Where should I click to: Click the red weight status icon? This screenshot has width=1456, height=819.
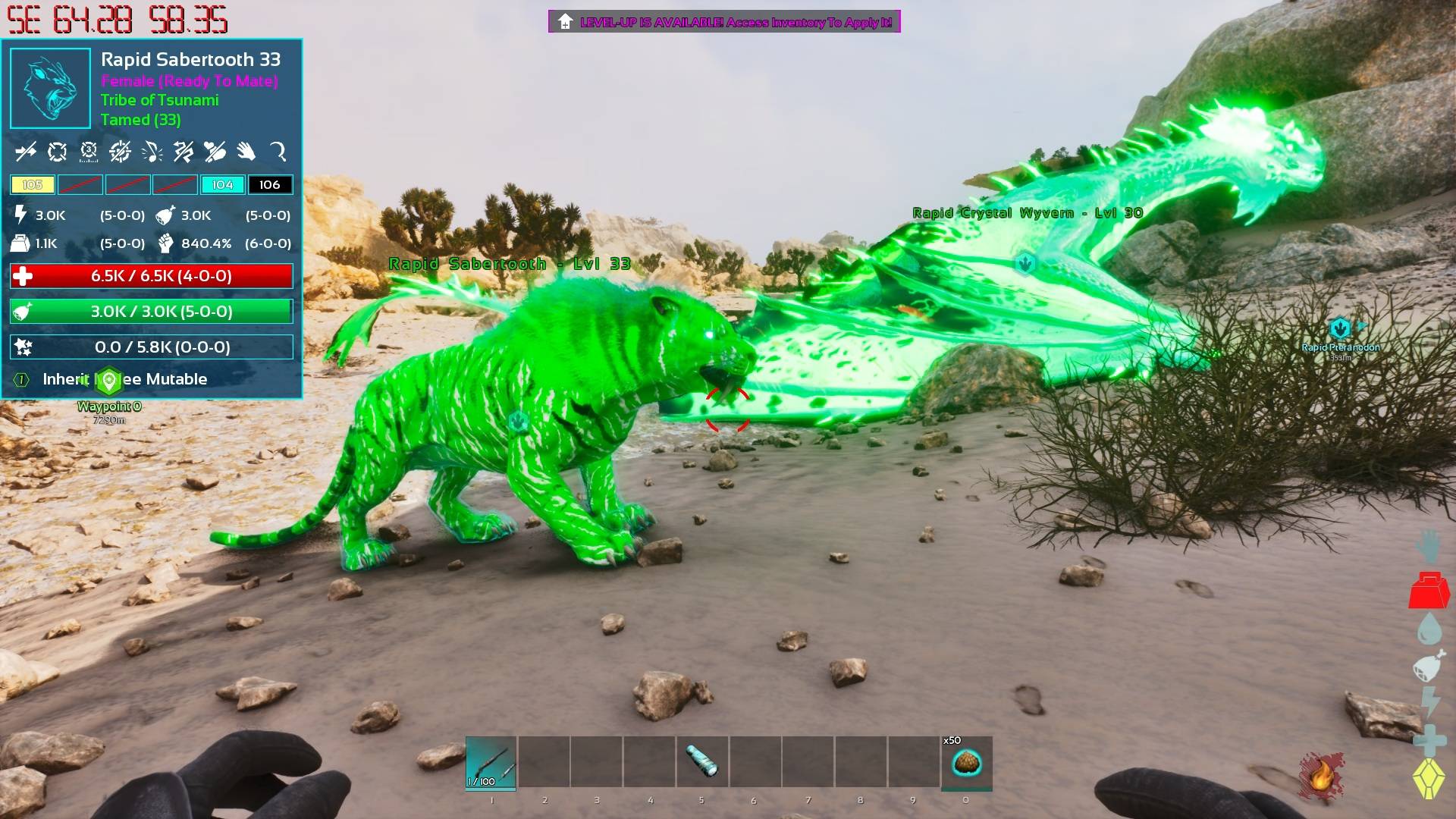tap(1429, 591)
